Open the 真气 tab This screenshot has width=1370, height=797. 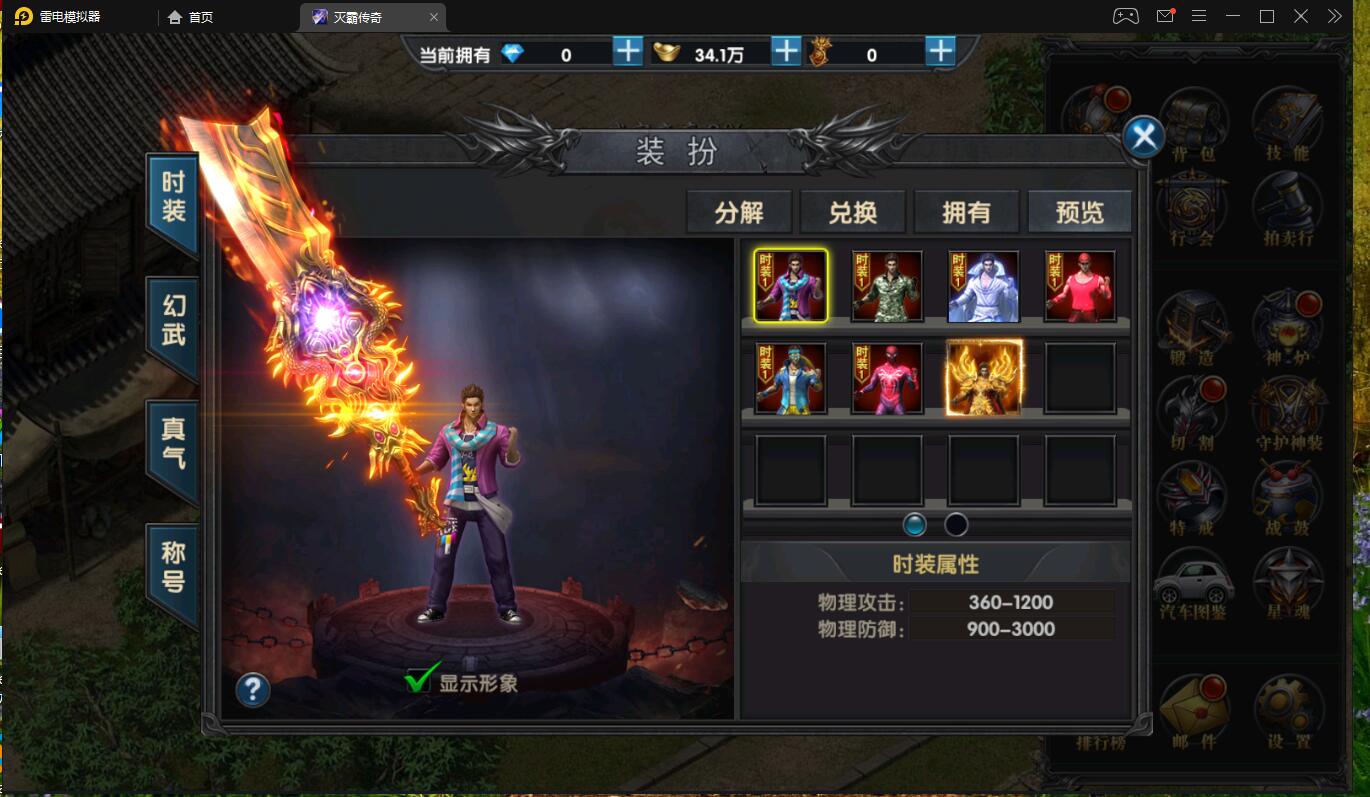pyautogui.click(x=173, y=445)
